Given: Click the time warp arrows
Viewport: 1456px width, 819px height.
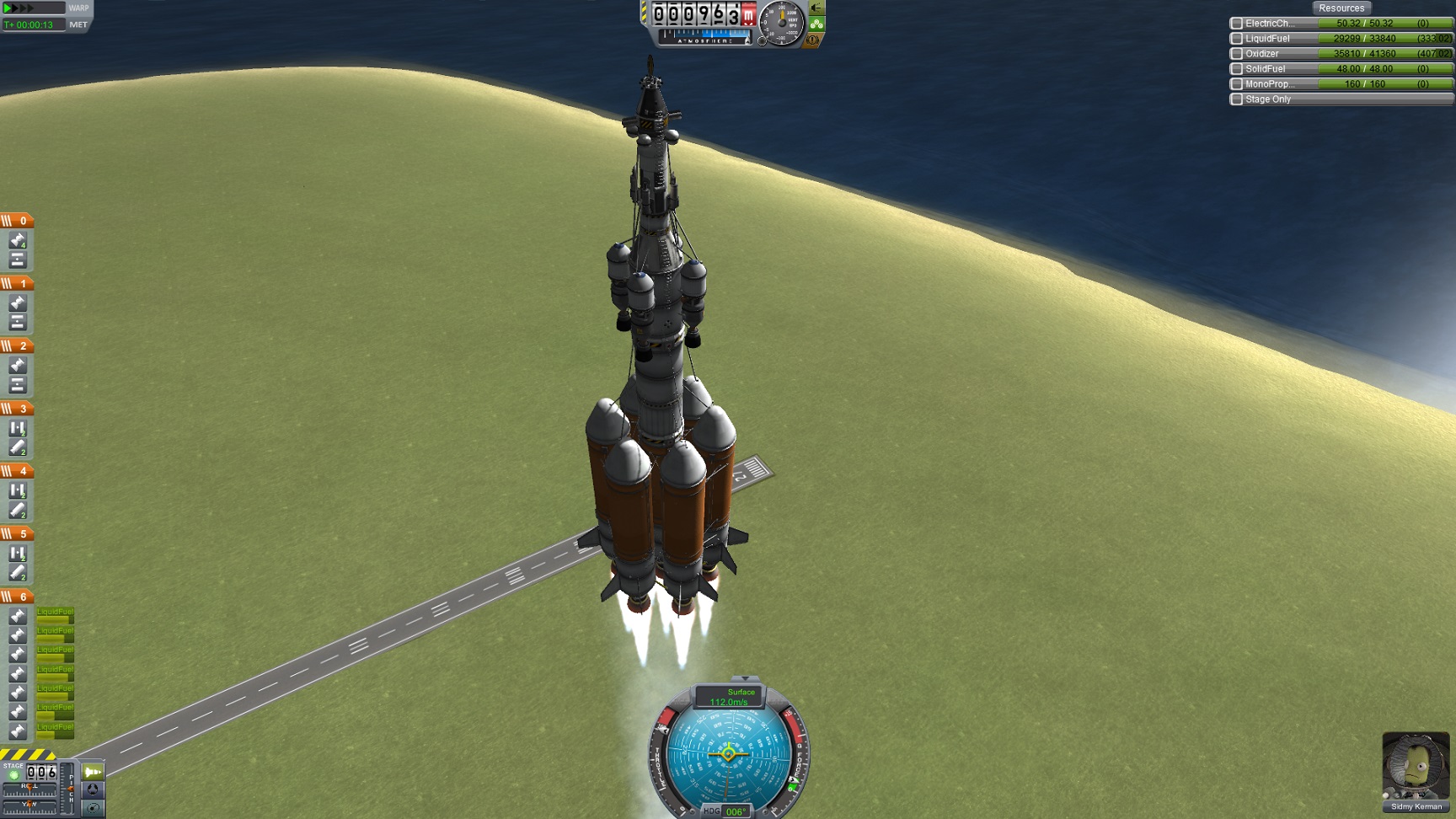Looking at the screenshot, I should coord(20,8).
